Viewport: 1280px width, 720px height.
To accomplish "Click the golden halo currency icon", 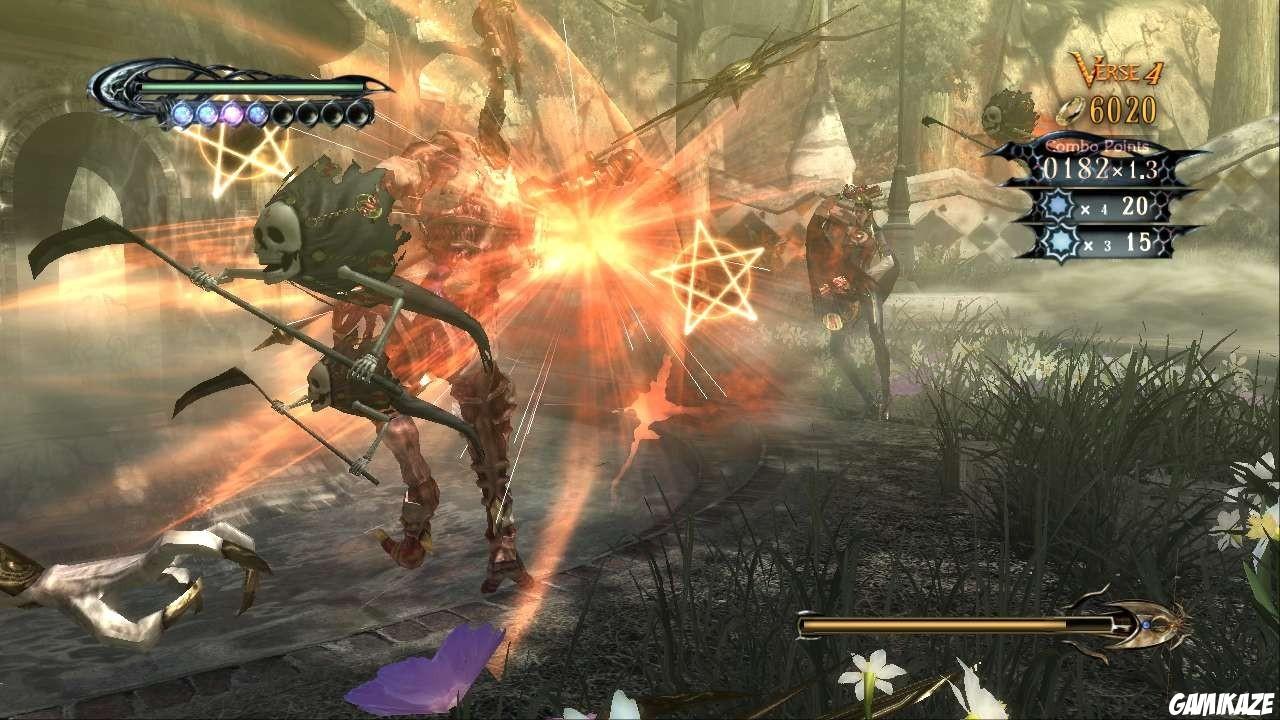I will pos(1071,111).
